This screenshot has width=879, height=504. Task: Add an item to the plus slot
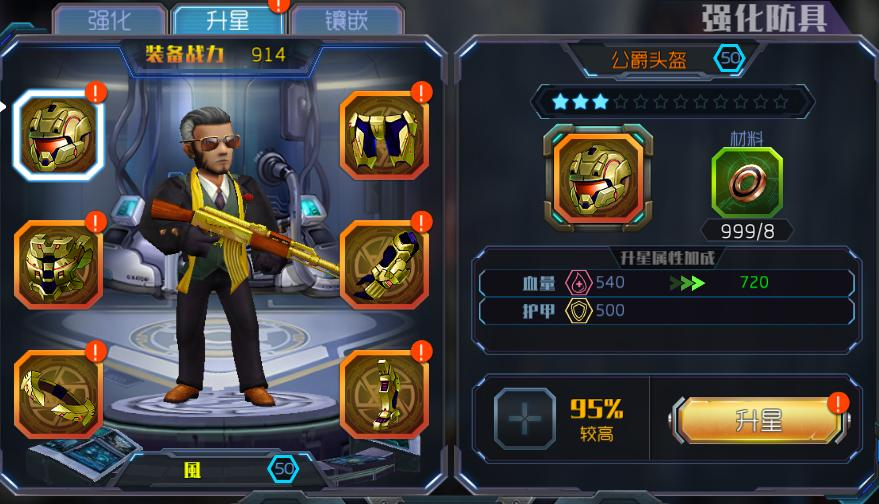pos(524,420)
